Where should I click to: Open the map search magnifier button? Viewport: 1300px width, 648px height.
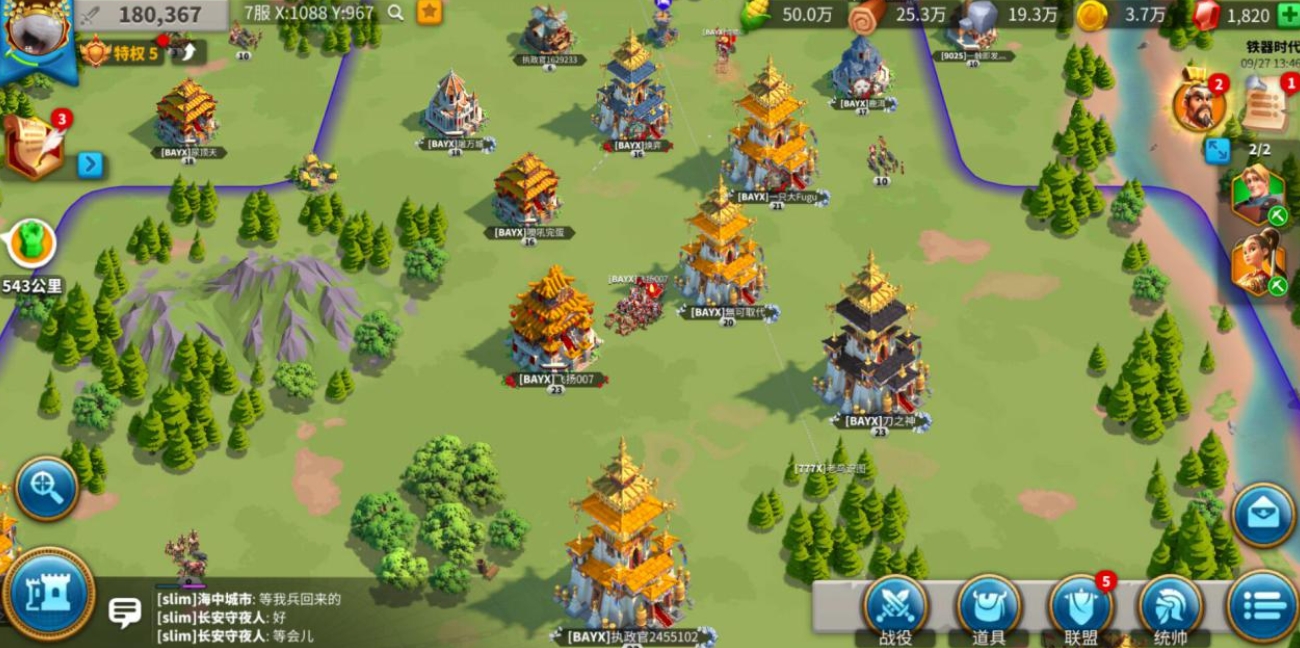46,488
